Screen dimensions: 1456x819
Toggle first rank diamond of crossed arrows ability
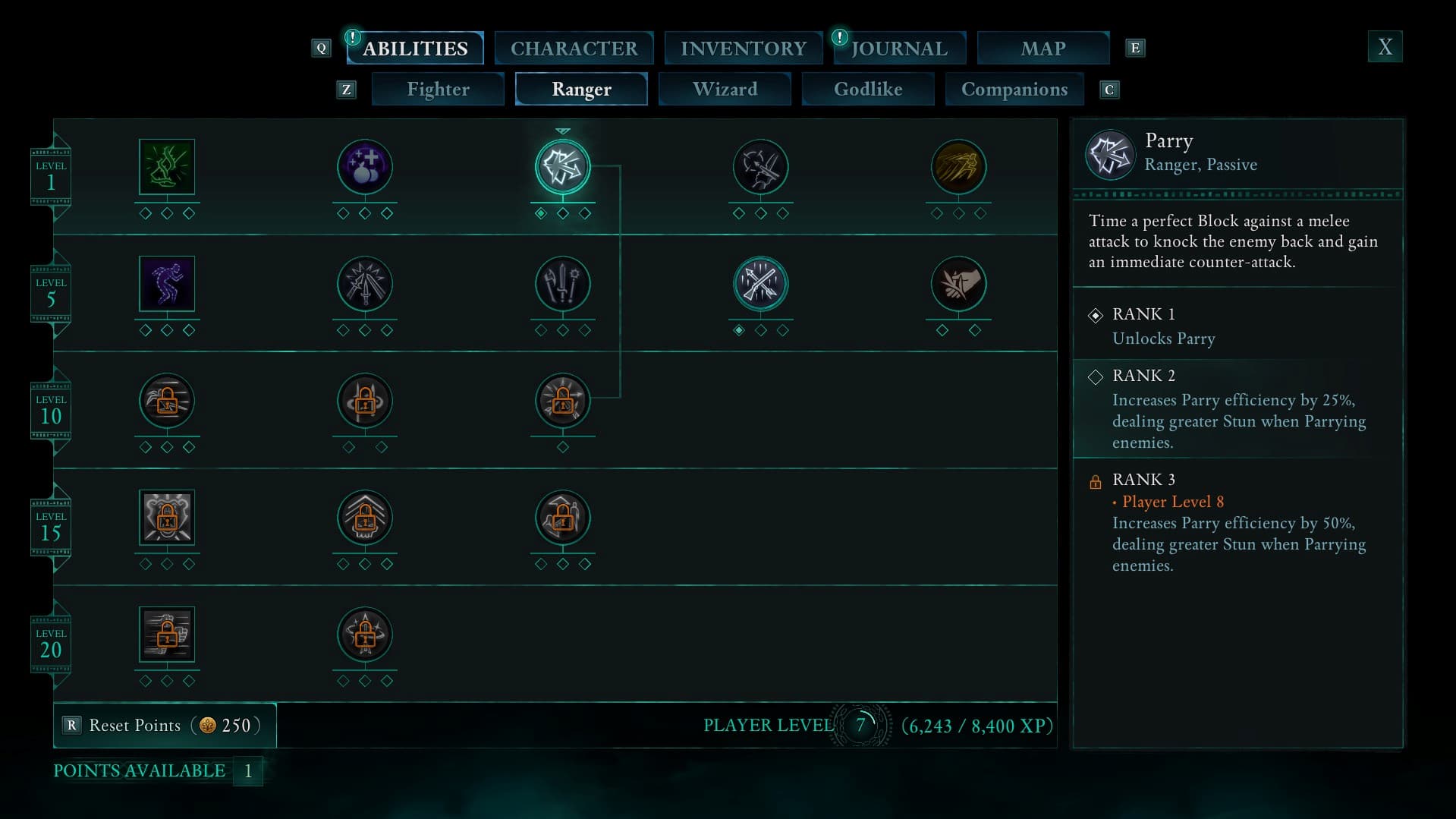(740, 329)
